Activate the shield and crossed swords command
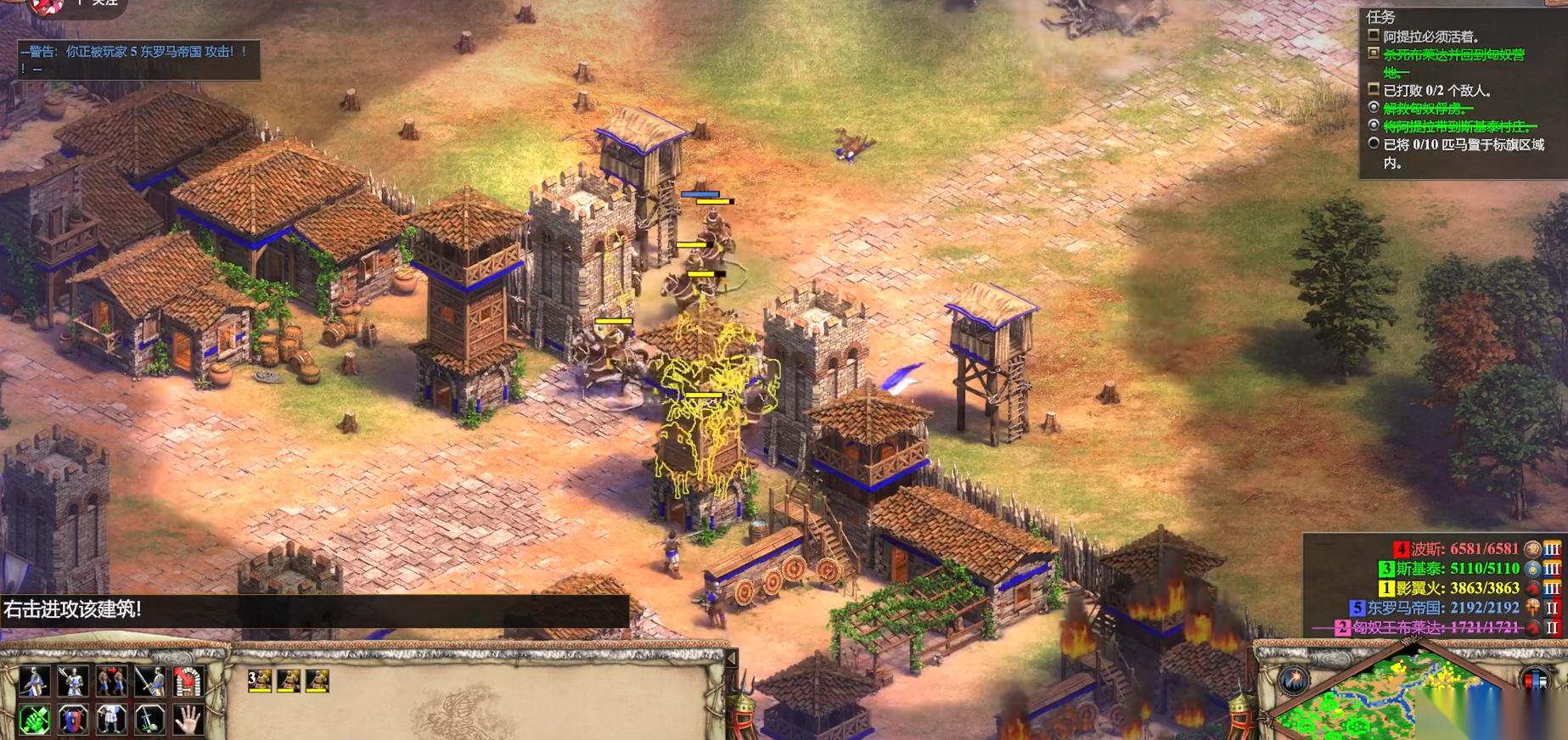 73,720
